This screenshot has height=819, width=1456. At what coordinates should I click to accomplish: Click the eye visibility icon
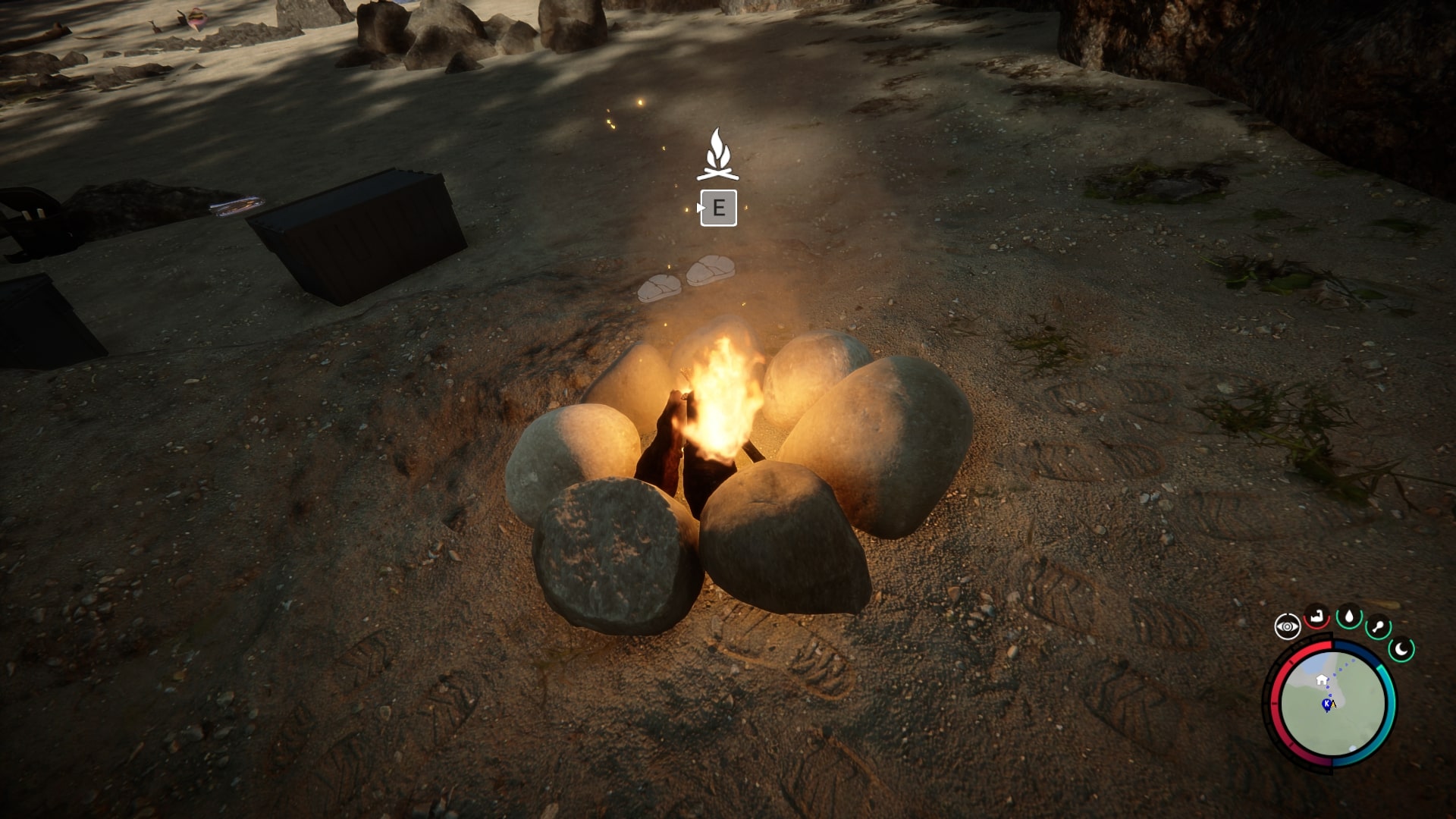click(1287, 626)
